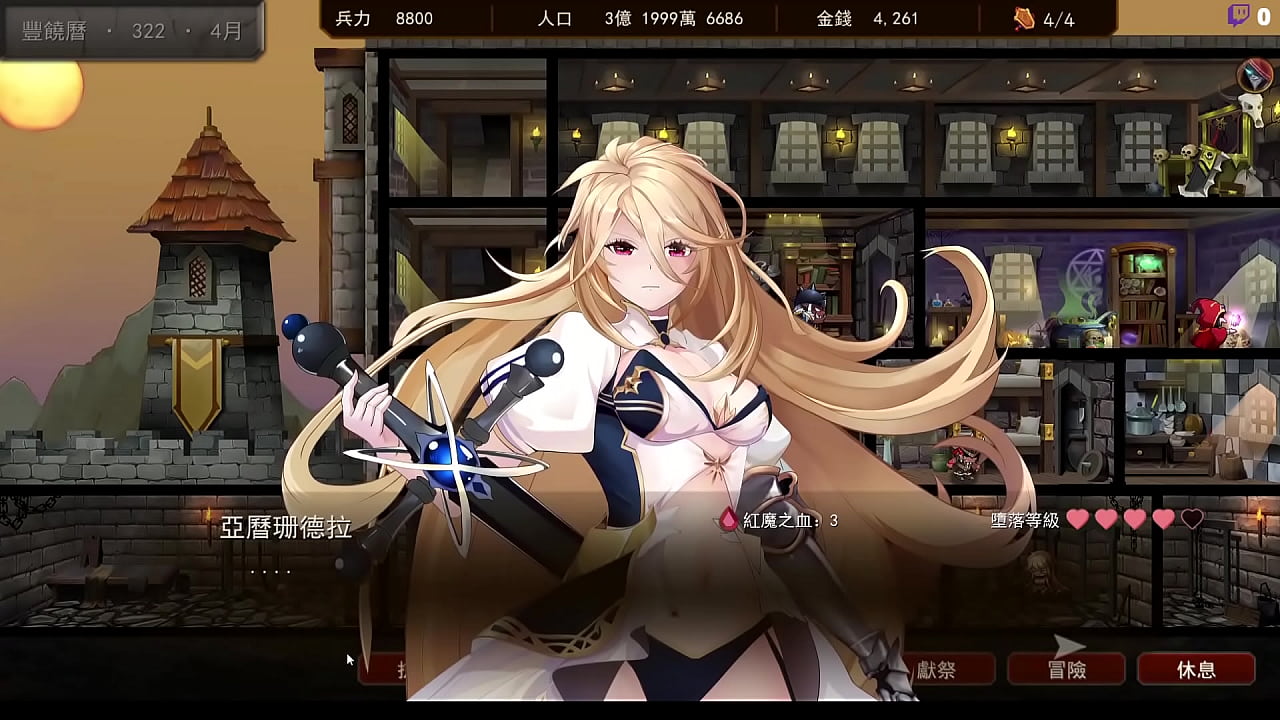Viewport: 1280px width, 720px height.
Task: Toggle the first pink heart off
Action: [1079, 518]
